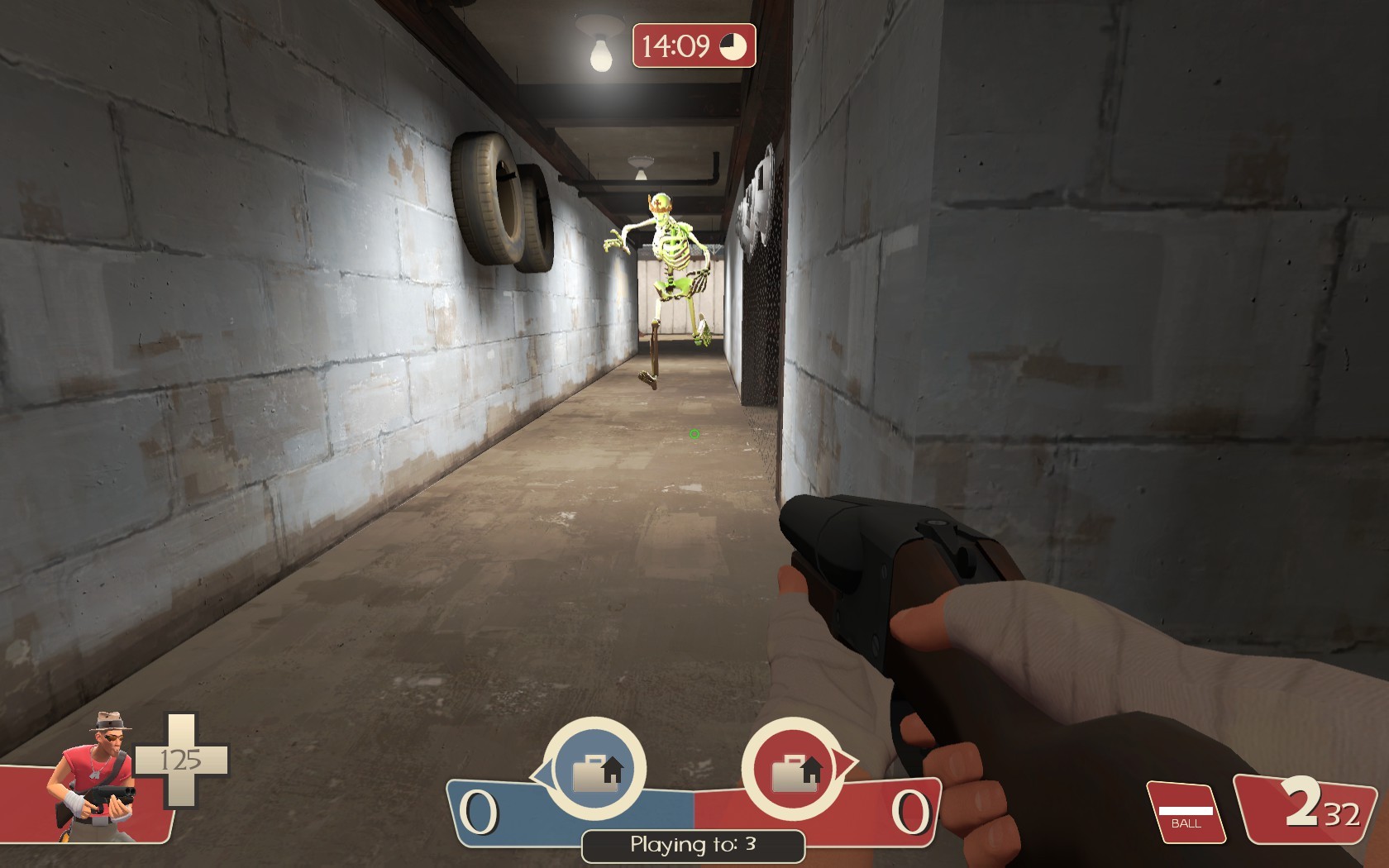Select the Playing to: 3 banner
Screen dimensions: 1389x868
click(x=693, y=845)
